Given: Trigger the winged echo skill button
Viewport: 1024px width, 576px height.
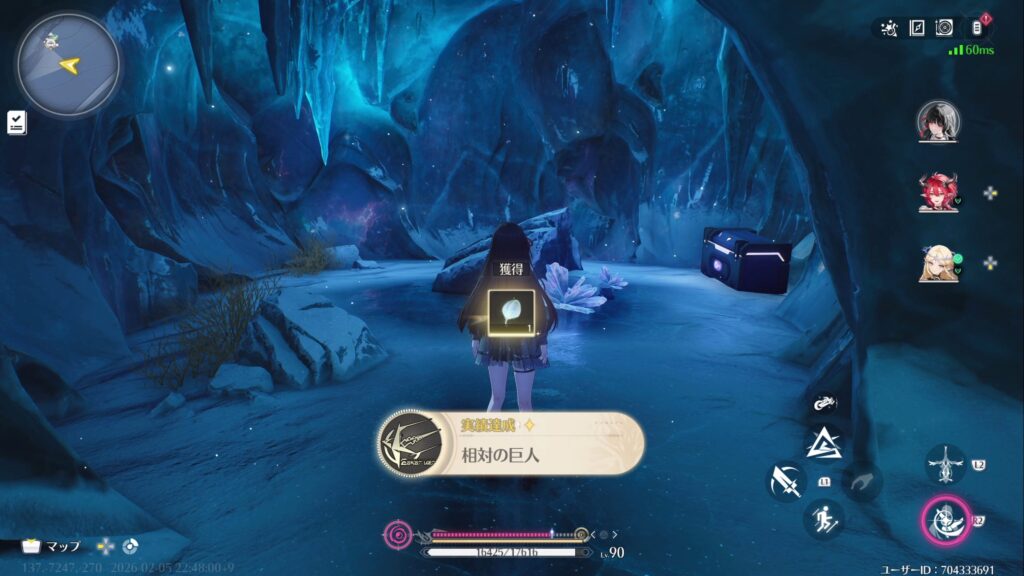Looking at the screenshot, I should click(x=945, y=464).
